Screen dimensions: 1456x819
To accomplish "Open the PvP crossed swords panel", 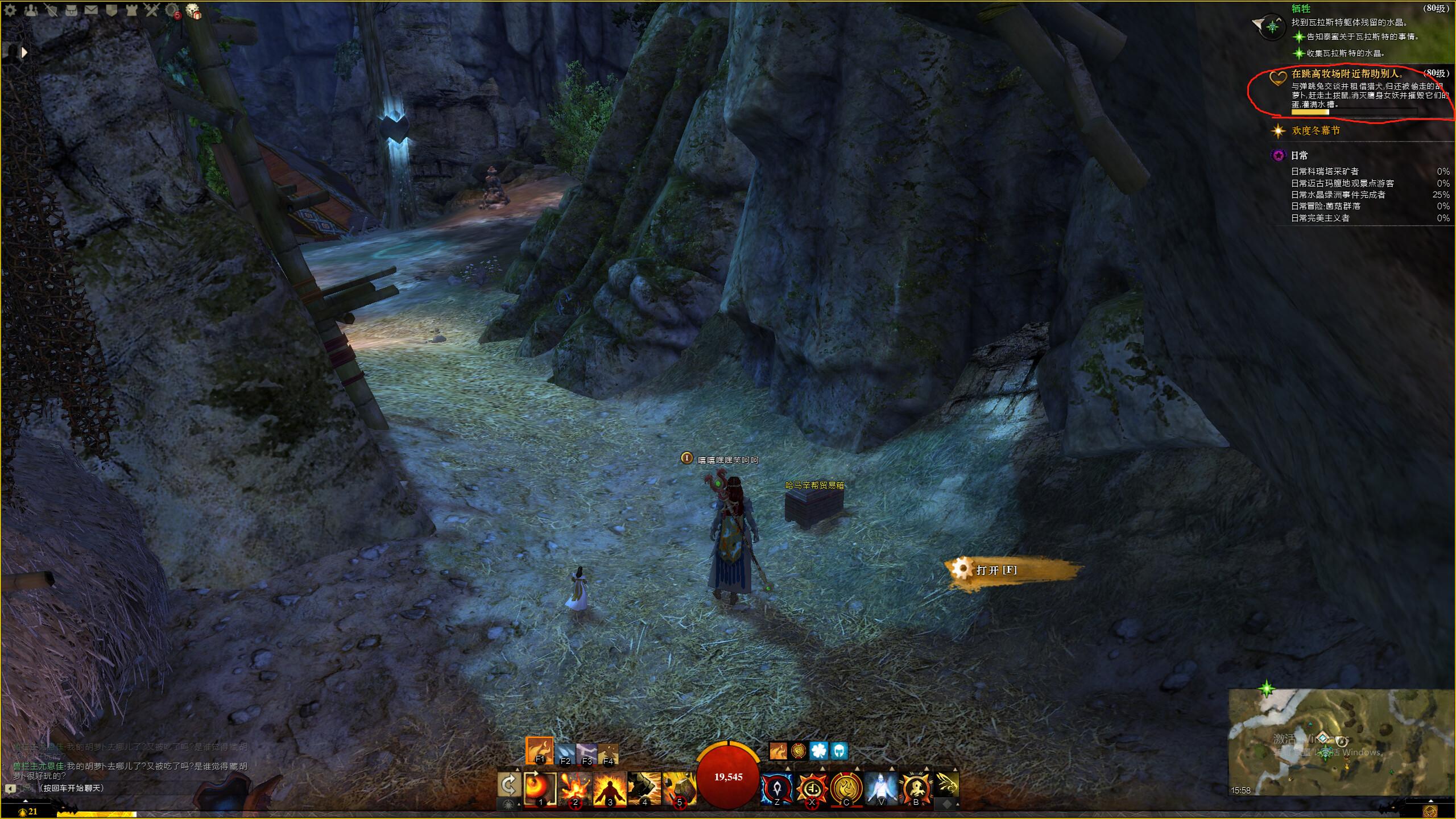I will 151,10.
